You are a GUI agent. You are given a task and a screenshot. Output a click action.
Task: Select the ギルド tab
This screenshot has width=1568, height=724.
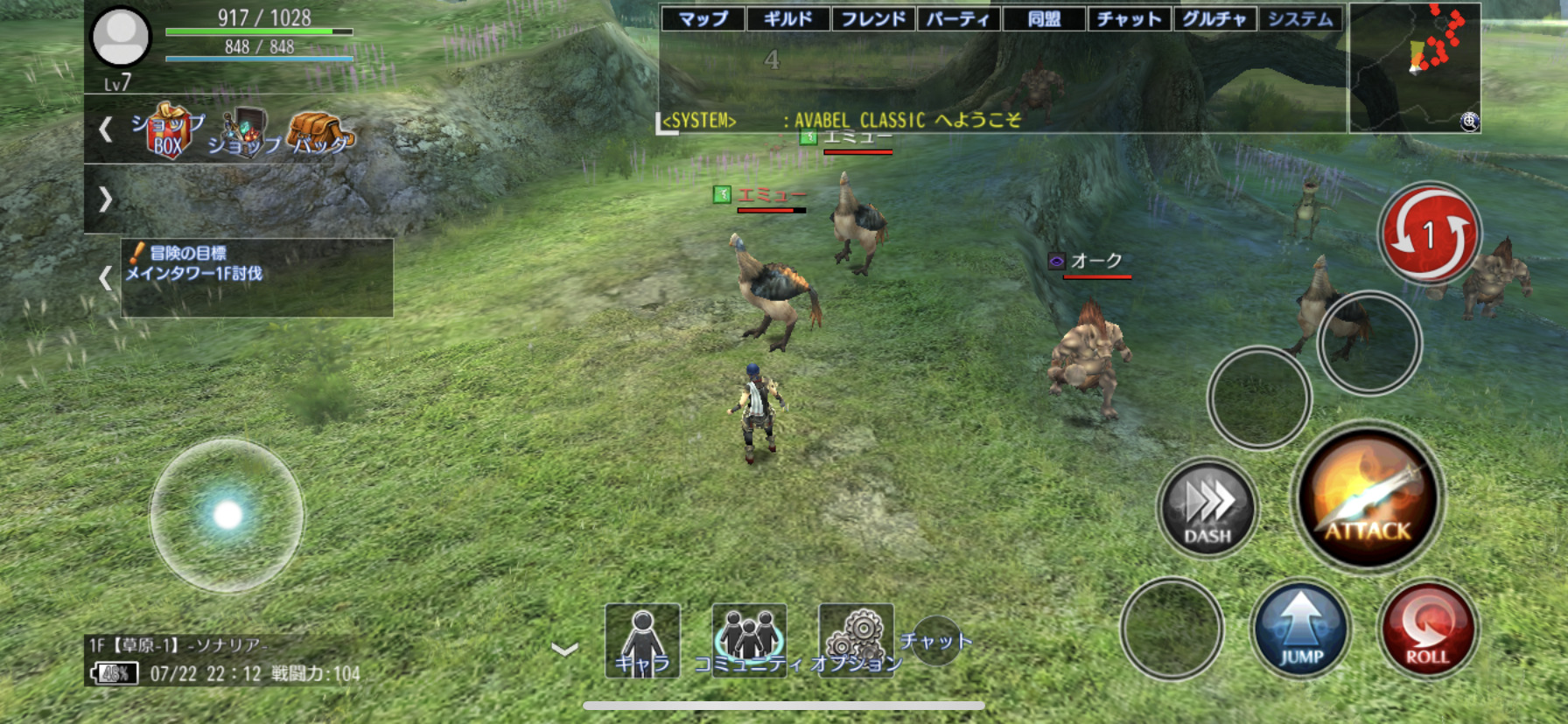[787, 18]
